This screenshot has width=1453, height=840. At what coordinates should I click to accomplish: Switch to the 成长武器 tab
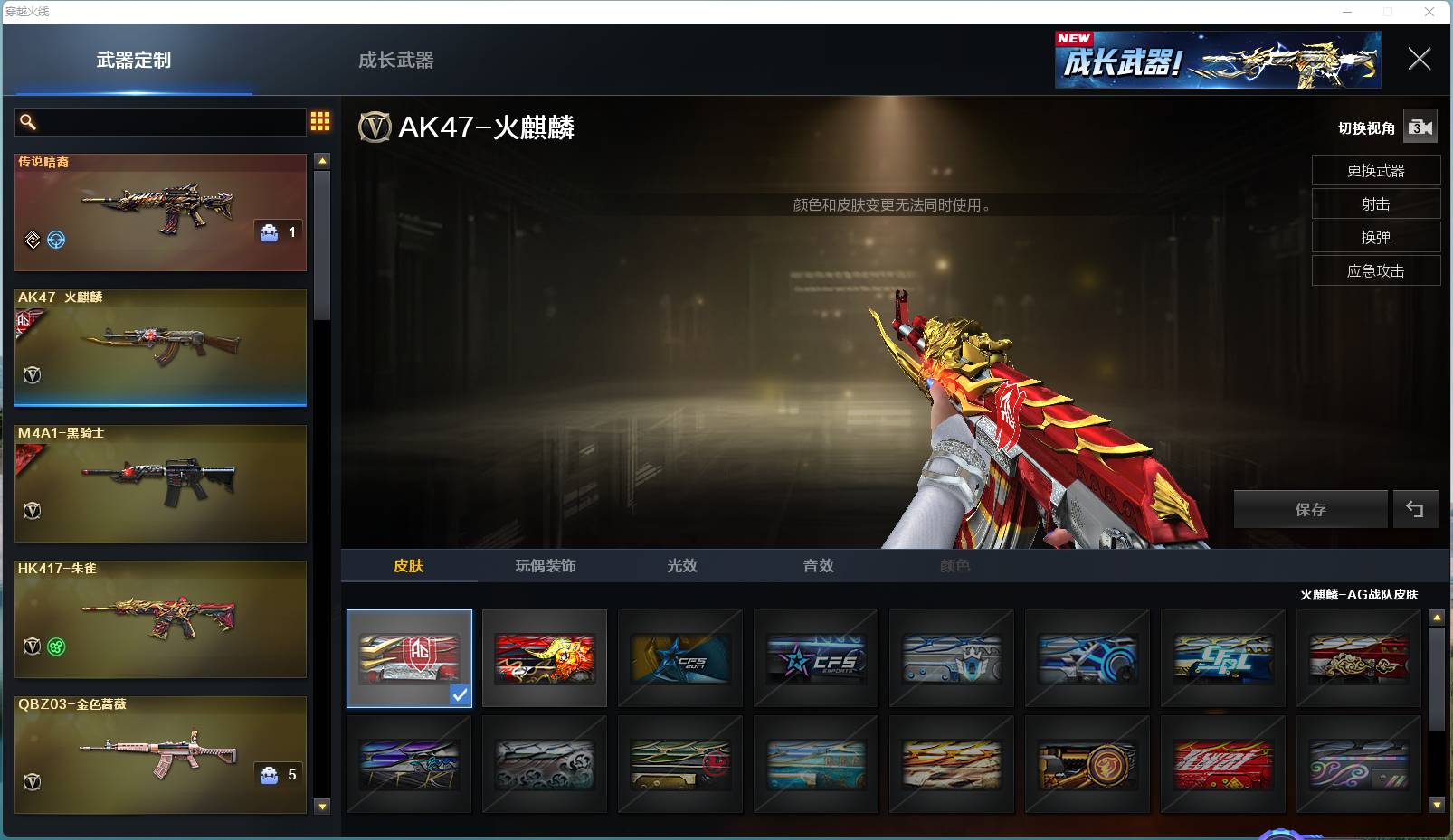tap(396, 60)
